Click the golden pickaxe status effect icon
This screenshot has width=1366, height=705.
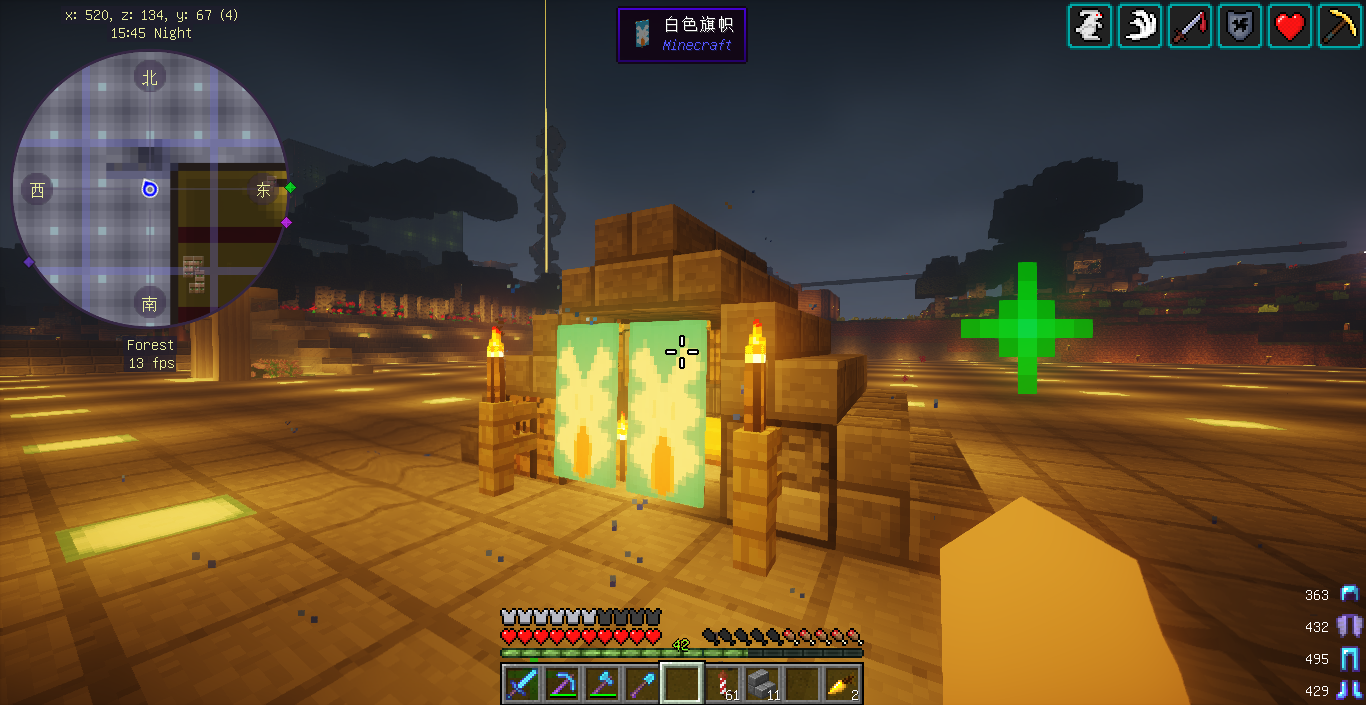point(1339,26)
